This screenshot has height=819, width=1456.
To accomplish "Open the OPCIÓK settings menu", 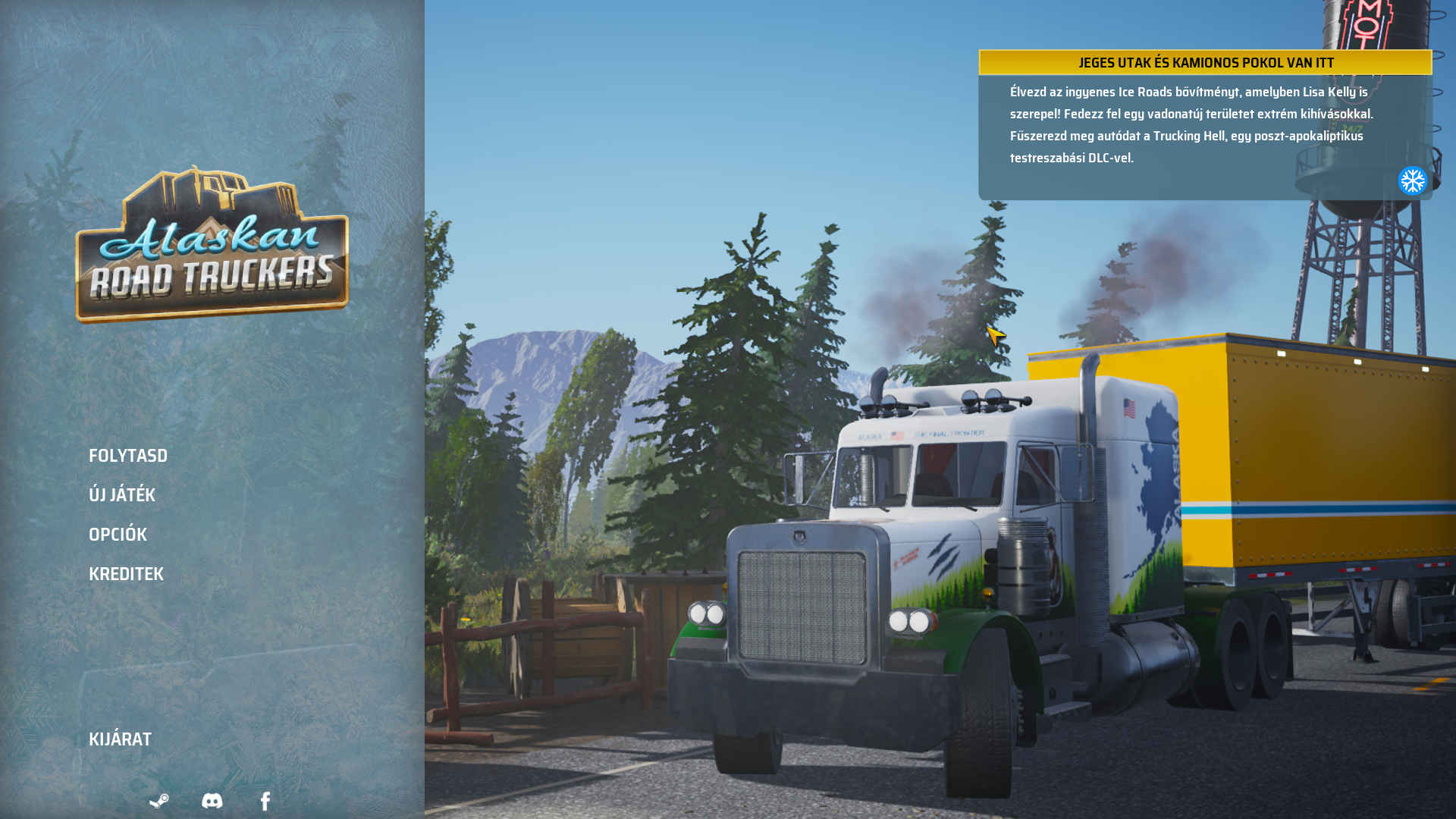I will [118, 535].
